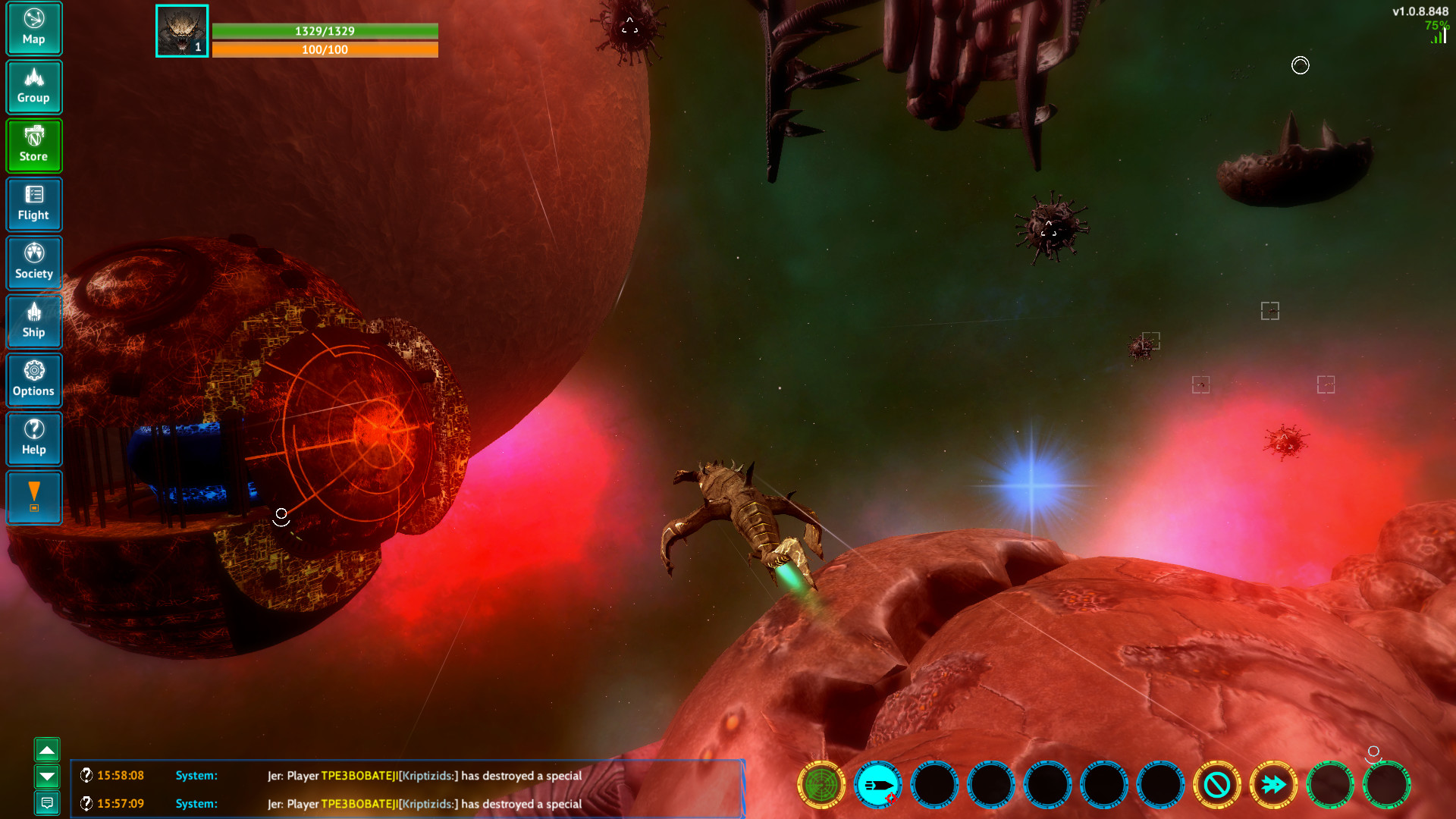1456x819 pixels.
Task: Select the player portrait frame
Action: 181,30
